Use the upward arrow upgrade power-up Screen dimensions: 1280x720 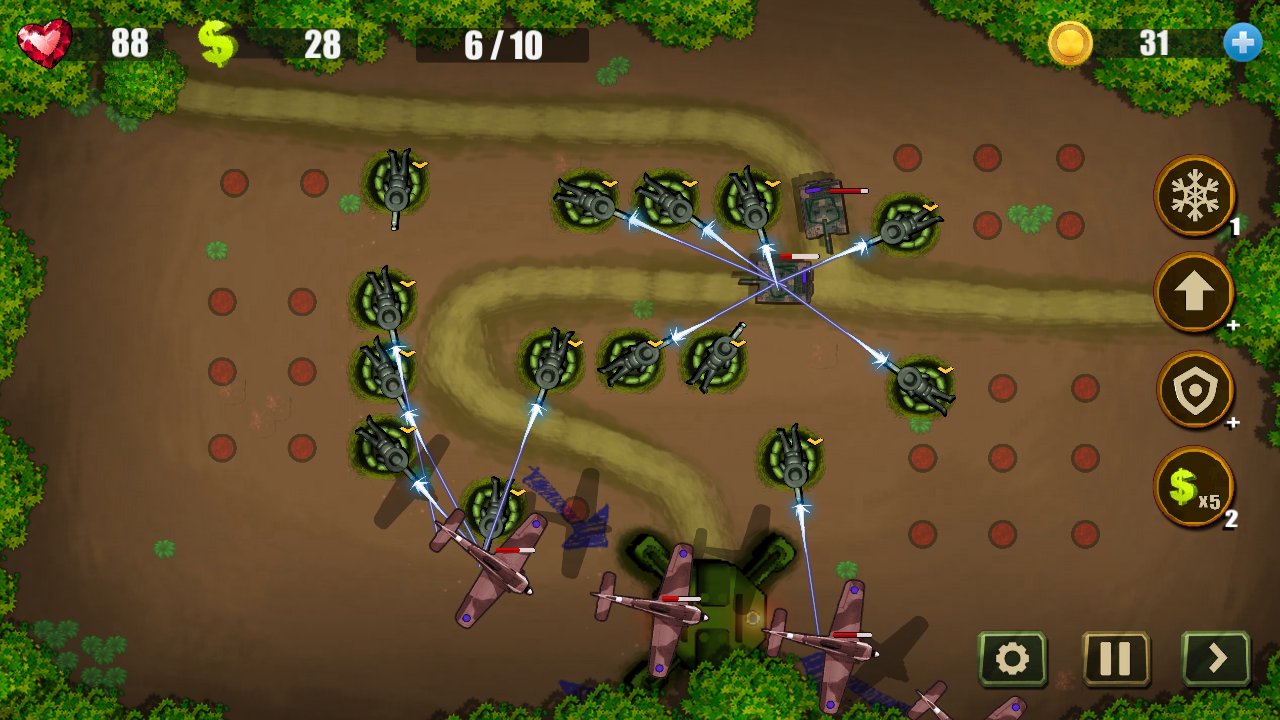(1194, 292)
